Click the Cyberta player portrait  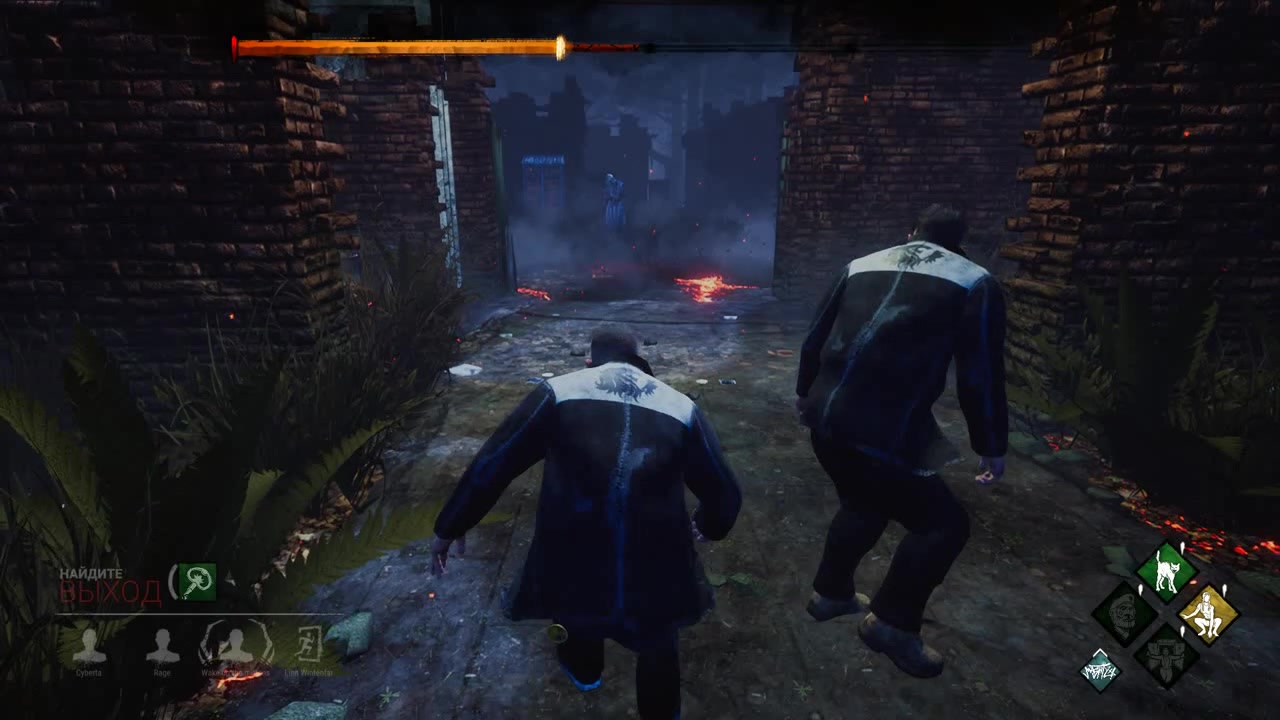(x=91, y=647)
